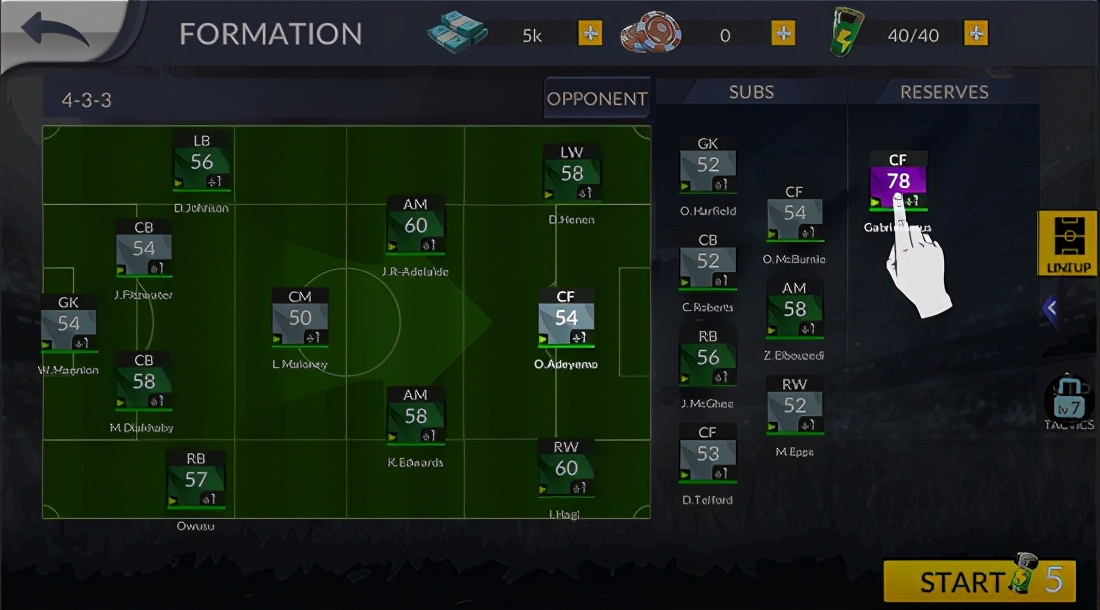Viewport: 1100px width, 610px height.
Task: Show the Opponent formation
Action: 597,99
